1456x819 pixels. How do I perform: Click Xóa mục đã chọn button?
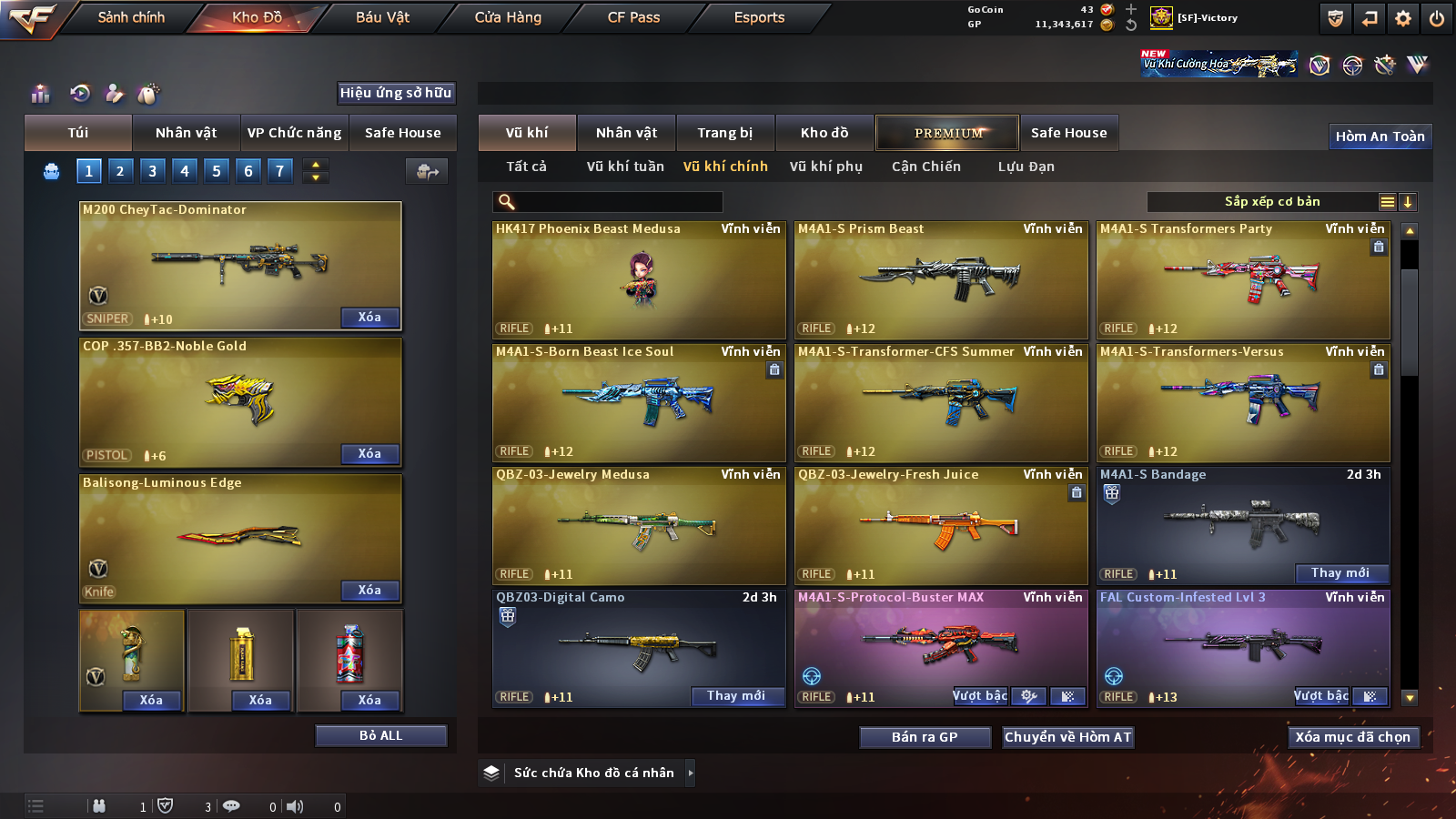[1352, 737]
